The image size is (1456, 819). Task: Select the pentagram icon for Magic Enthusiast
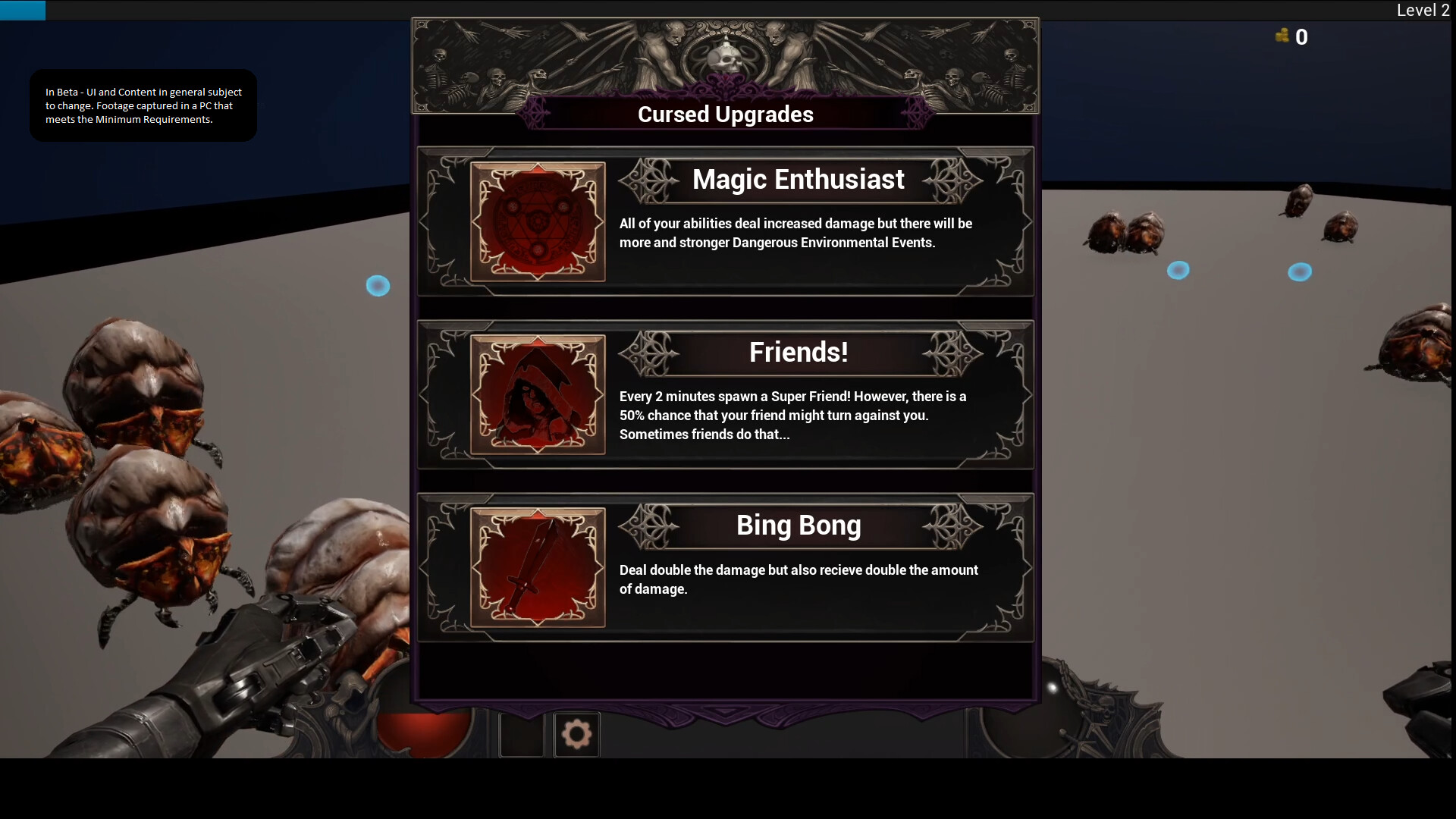(x=538, y=221)
